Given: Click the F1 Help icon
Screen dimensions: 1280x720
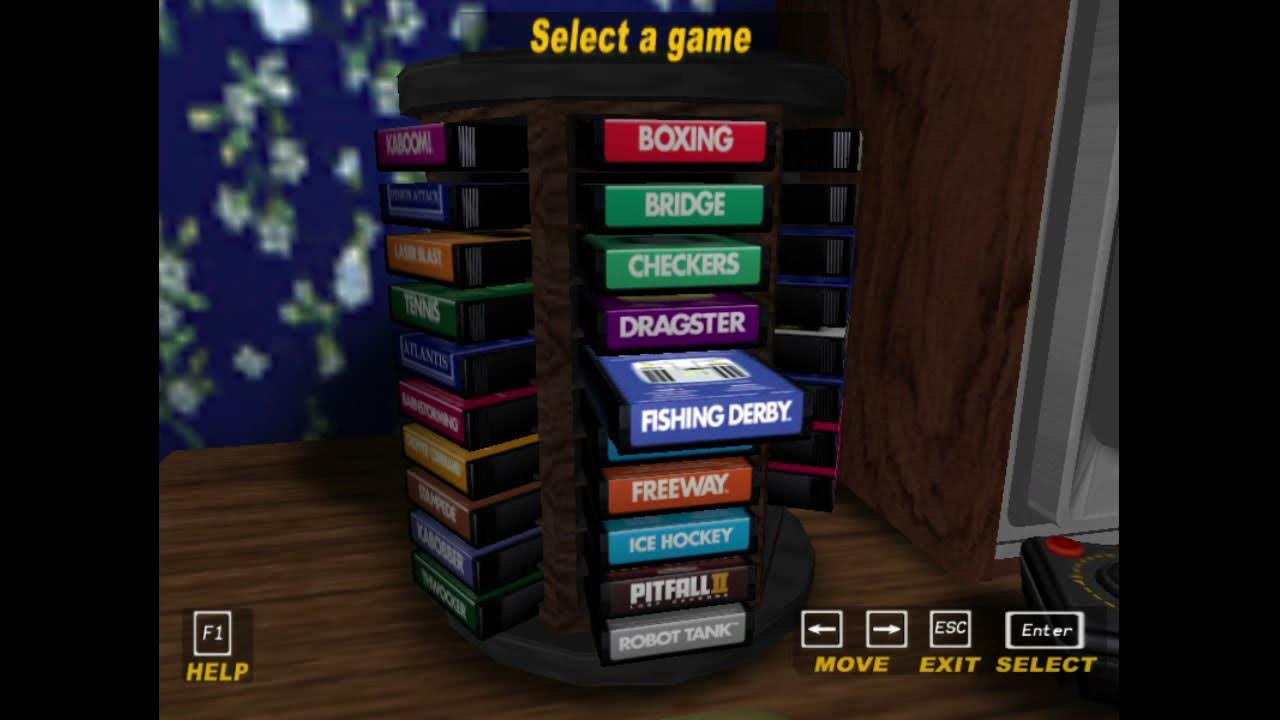Looking at the screenshot, I should pos(213,631).
